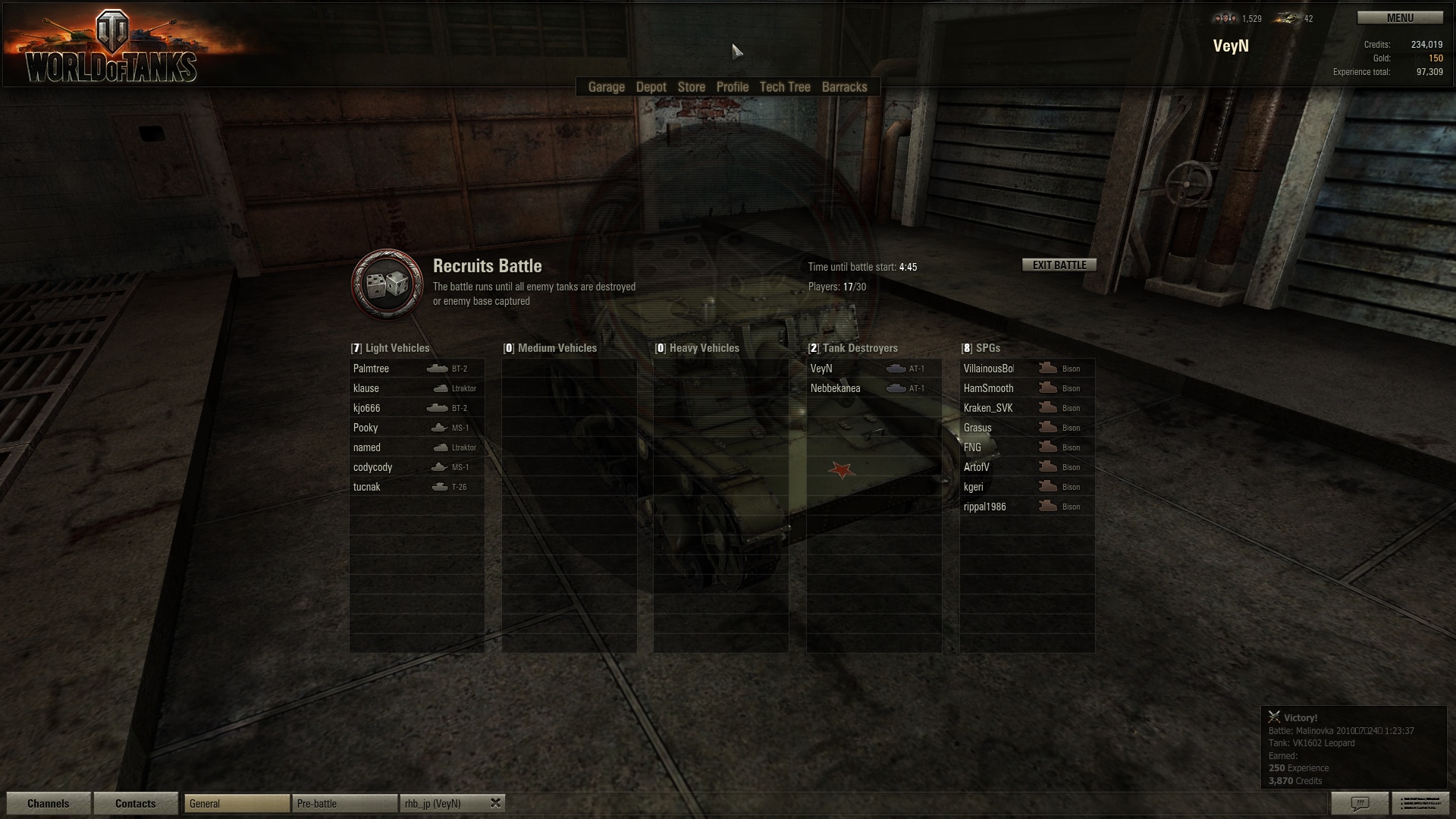Click the MENU button
The image size is (1456, 819).
coord(1399,18)
